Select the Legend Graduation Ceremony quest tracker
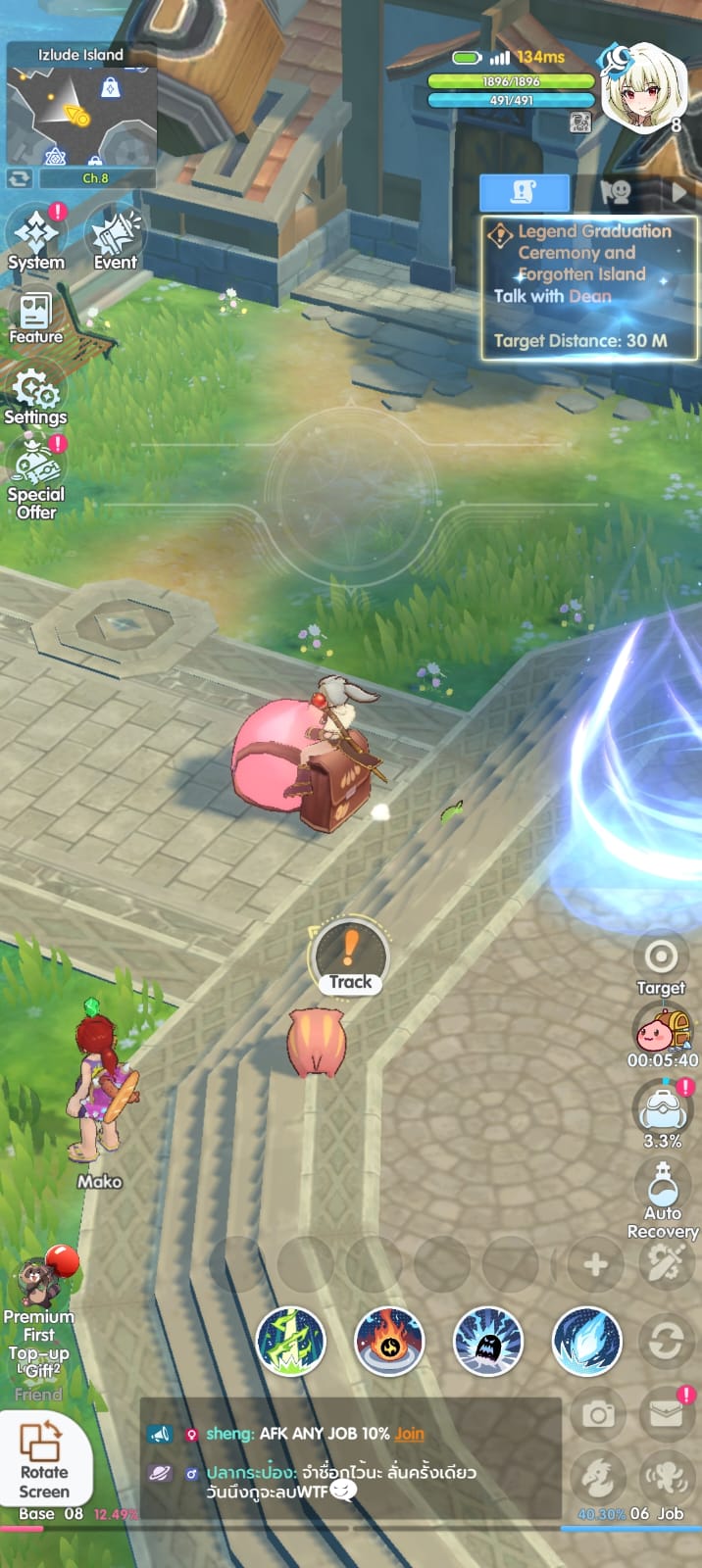702x1568 pixels. point(588,286)
